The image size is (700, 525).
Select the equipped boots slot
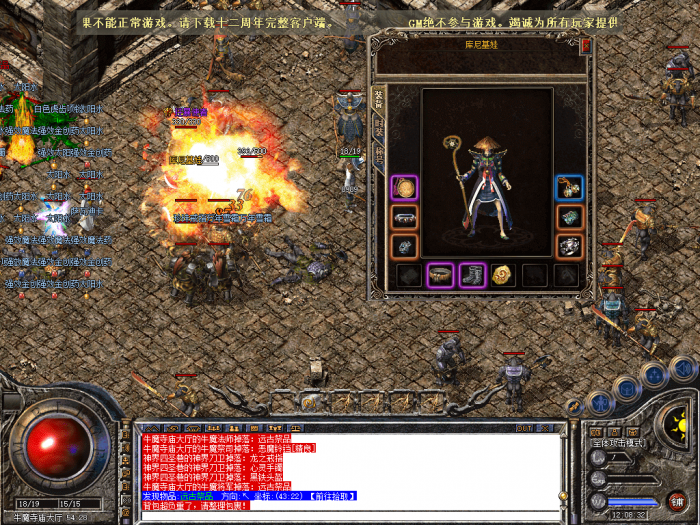[x=472, y=275]
